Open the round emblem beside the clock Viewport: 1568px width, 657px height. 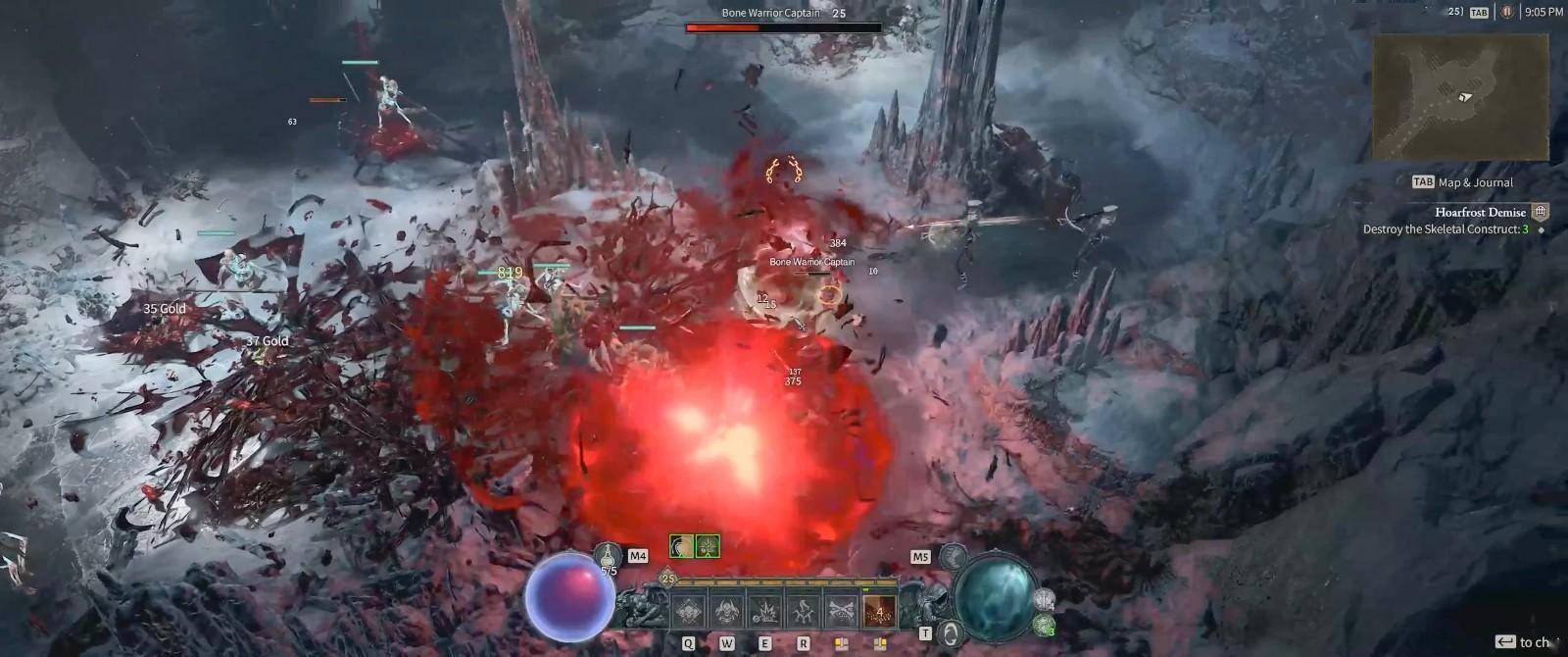[1507, 12]
